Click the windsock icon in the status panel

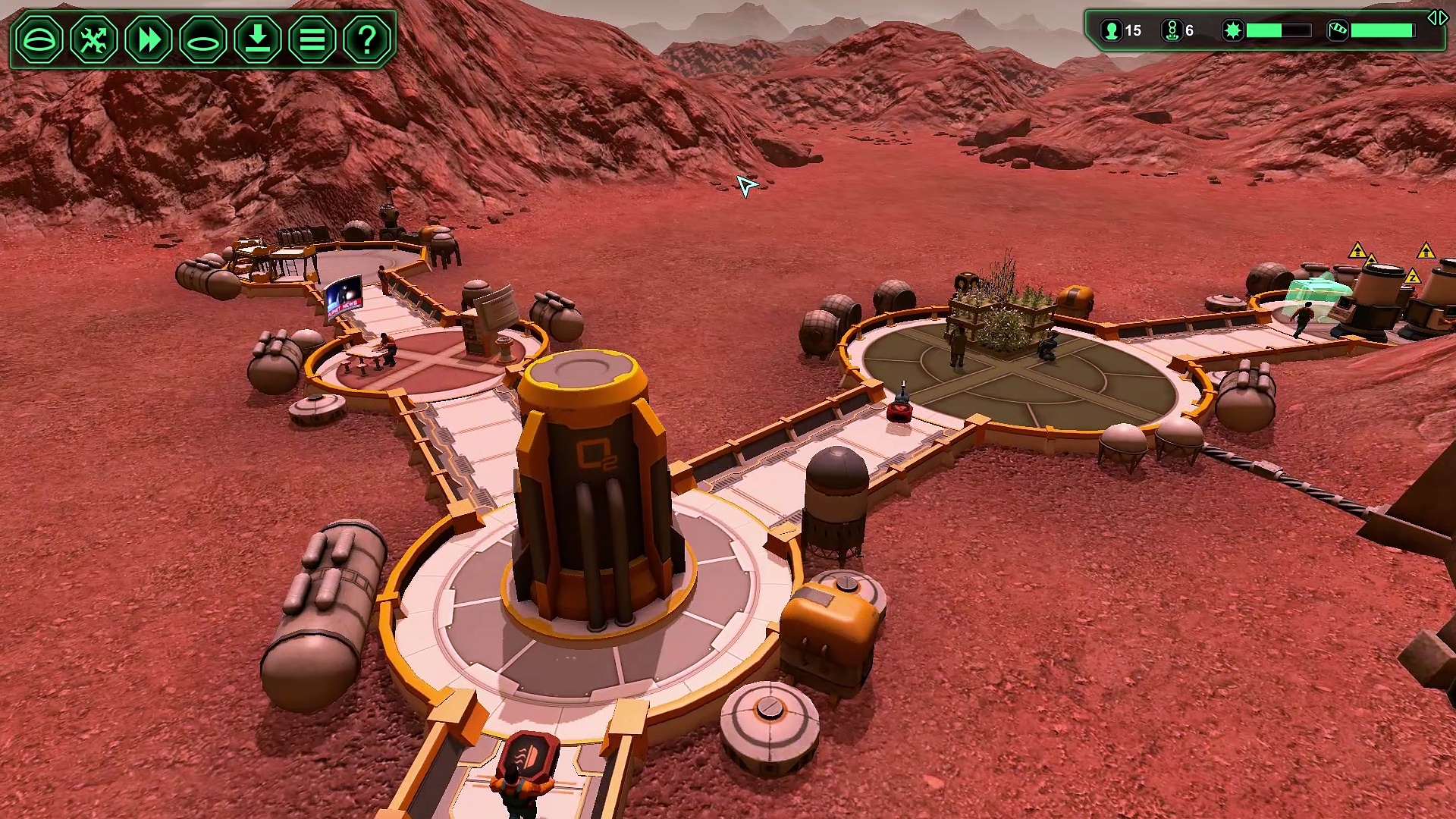tap(1338, 31)
